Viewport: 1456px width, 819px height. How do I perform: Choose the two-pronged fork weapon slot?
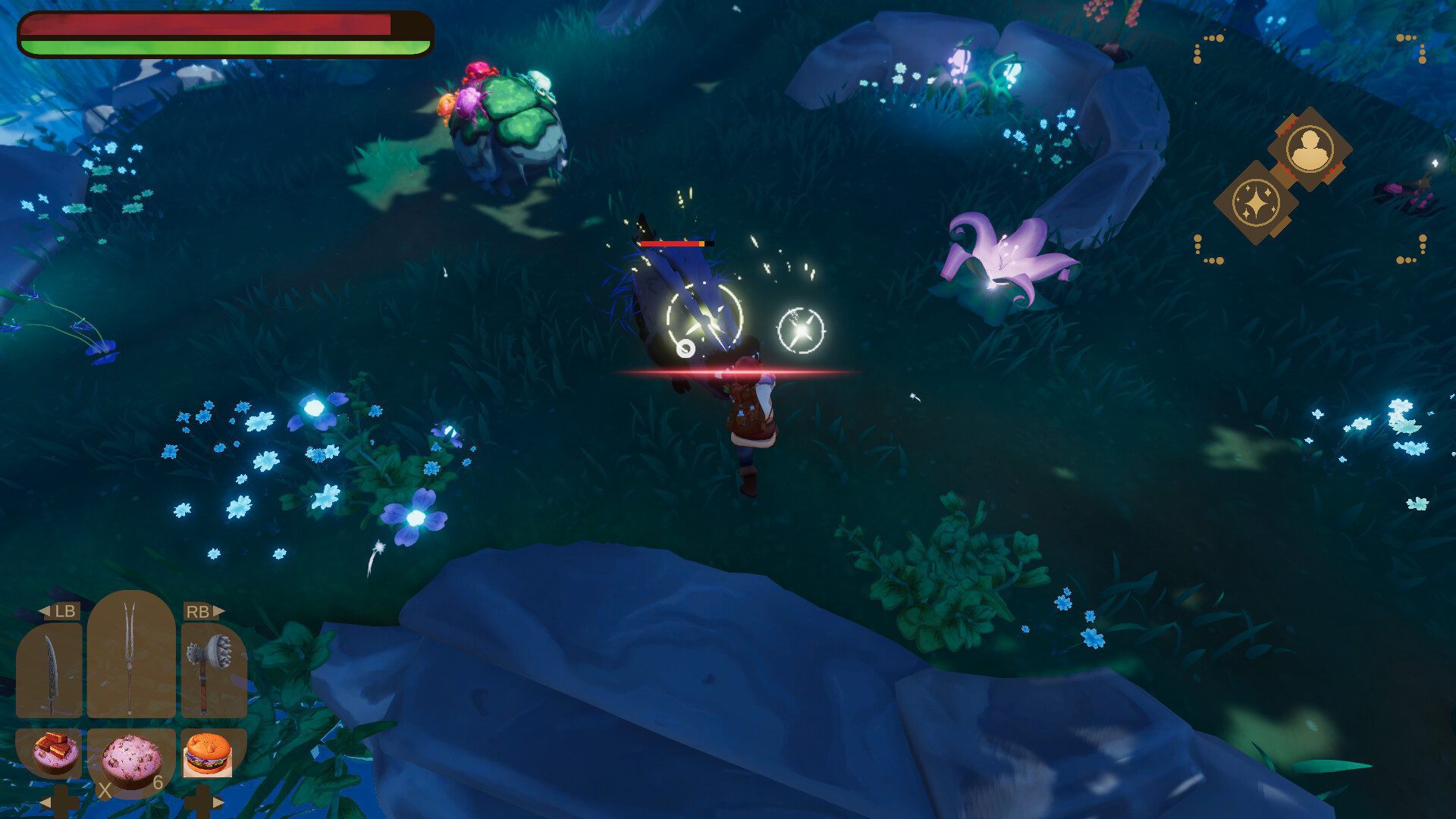pyautogui.click(x=130, y=657)
